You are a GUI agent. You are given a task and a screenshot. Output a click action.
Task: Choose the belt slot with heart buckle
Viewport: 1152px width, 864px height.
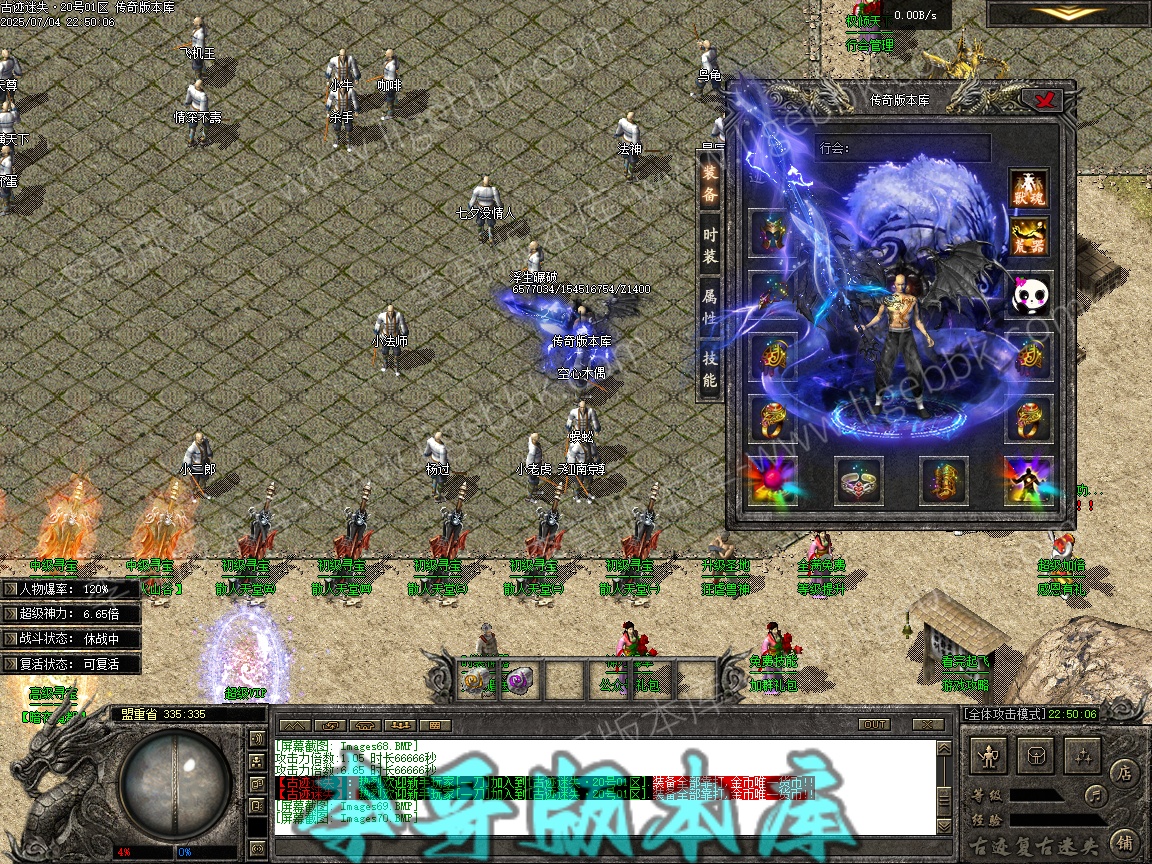[x=858, y=481]
